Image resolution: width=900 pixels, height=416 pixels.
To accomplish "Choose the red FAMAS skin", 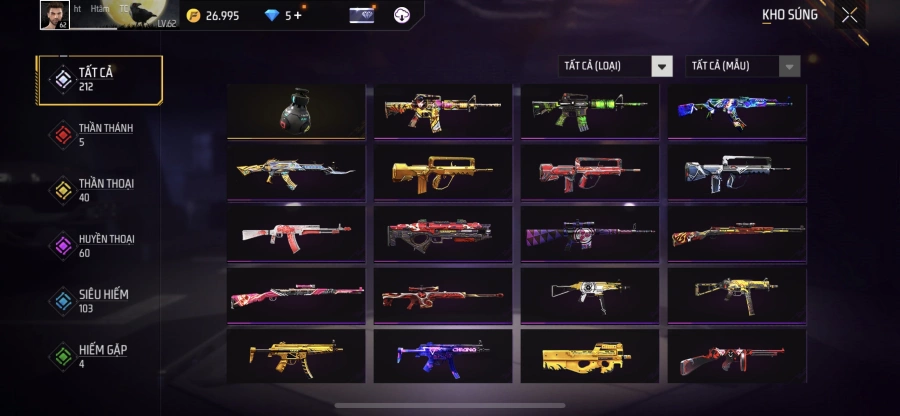I will (589, 172).
